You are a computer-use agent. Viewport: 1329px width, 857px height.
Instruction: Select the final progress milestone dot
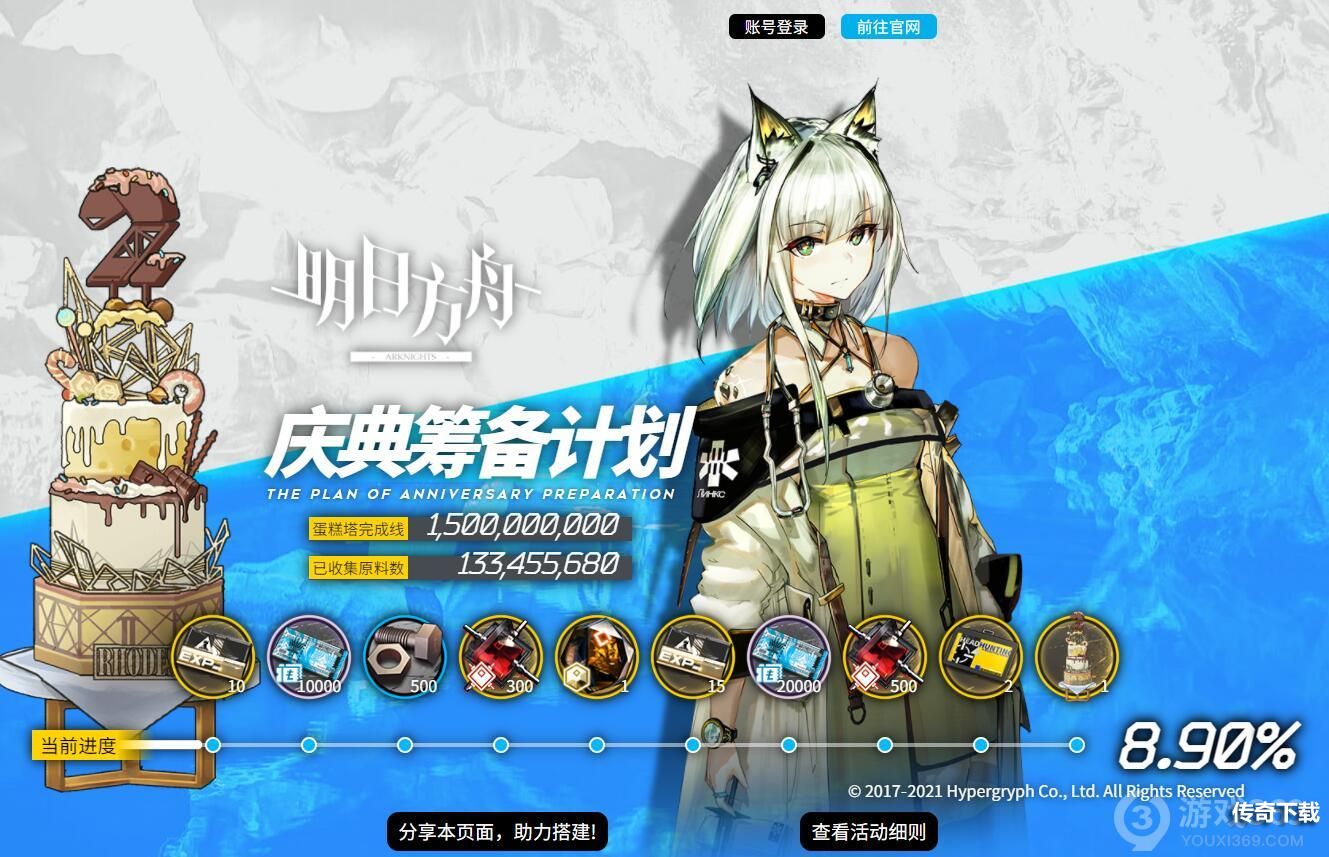coord(1075,744)
